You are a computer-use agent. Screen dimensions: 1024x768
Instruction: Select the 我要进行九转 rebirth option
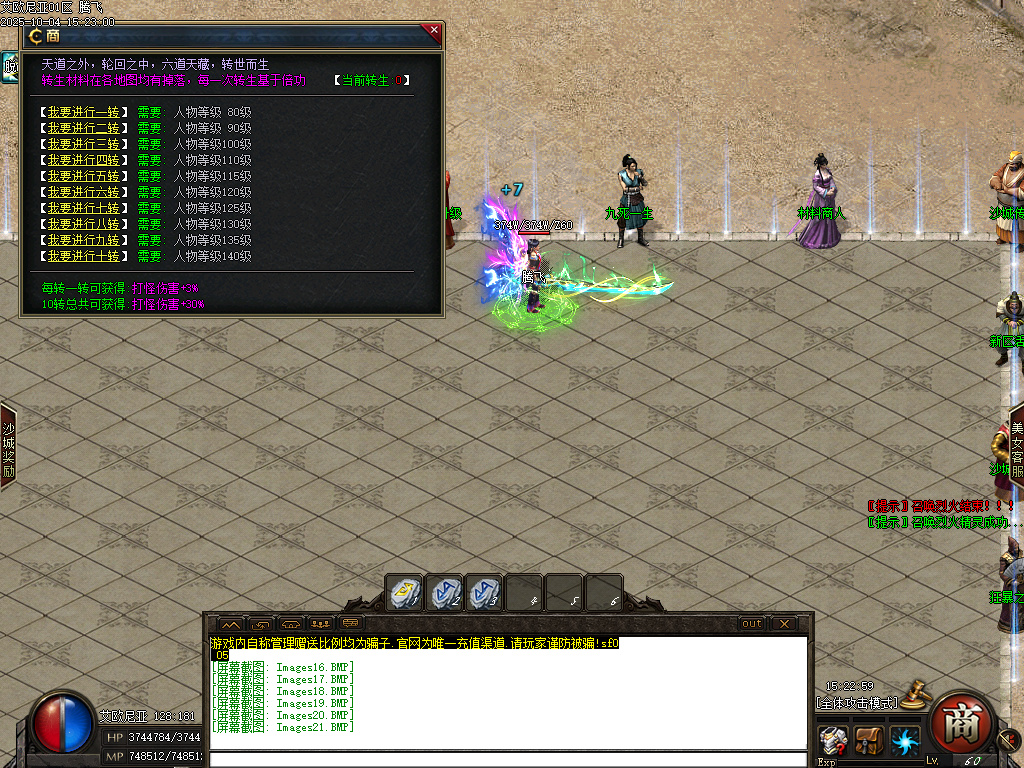pyautogui.click(x=83, y=240)
